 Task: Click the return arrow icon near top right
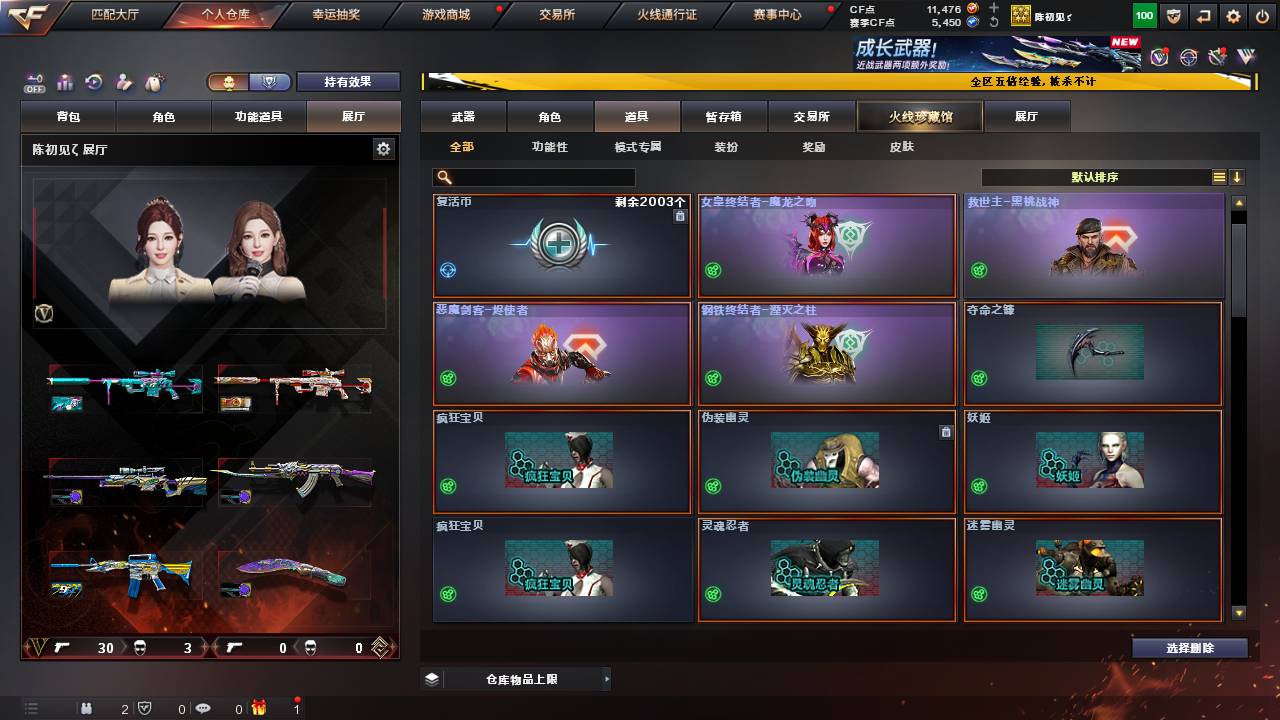click(x=1203, y=16)
